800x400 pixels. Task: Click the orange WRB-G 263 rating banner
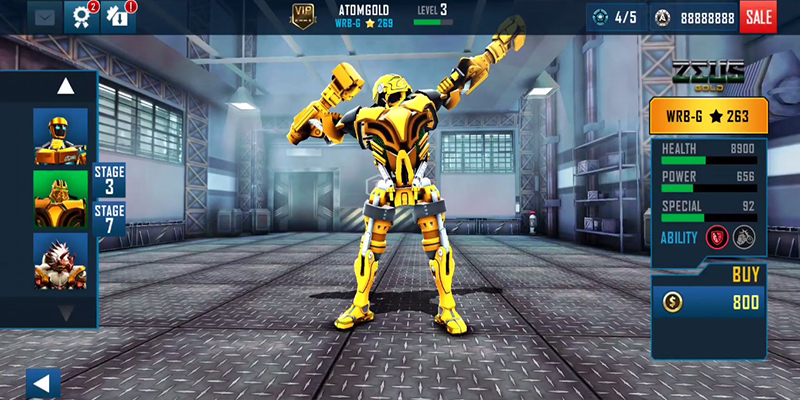[x=709, y=117]
